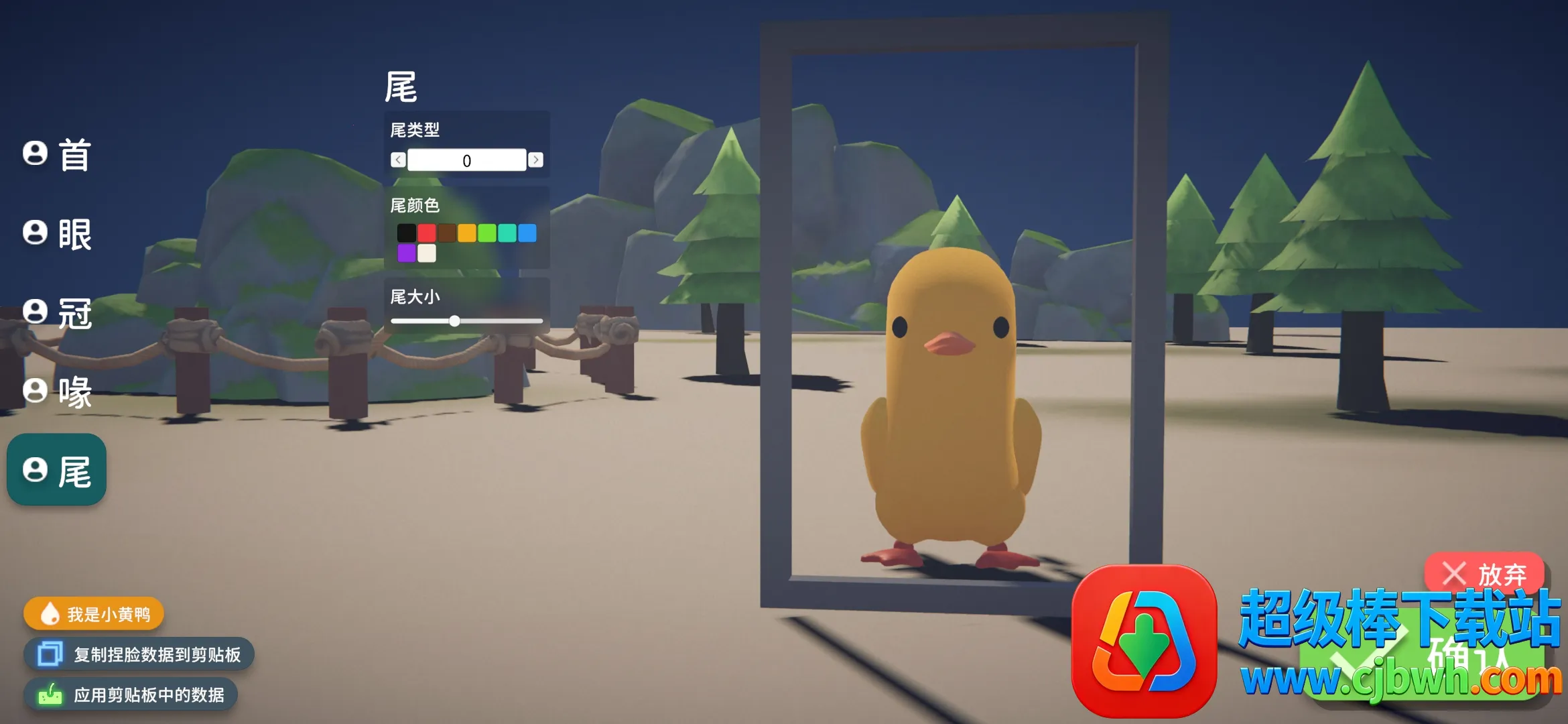The width and height of the screenshot is (1568, 724).
Task: Apply the 我是小黄鸭 yellow duck preset
Action: (x=94, y=614)
